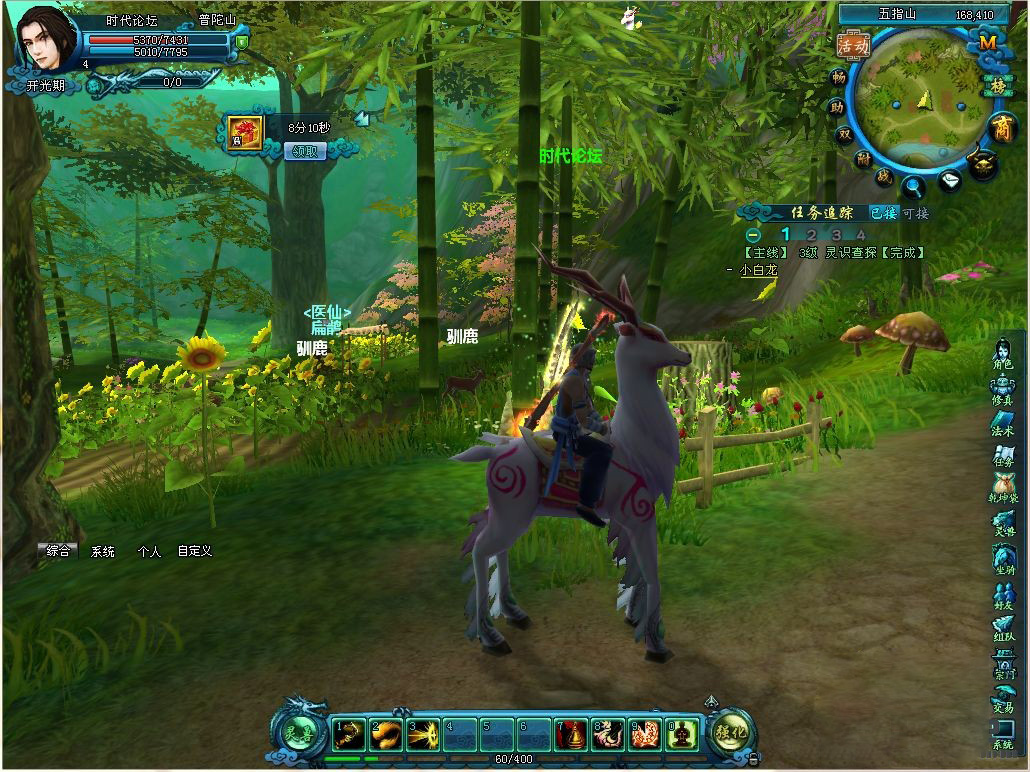Follow the 小白龙 quest link
Image resolution: width=1030 pixels, height=772 pixels.
758,270
